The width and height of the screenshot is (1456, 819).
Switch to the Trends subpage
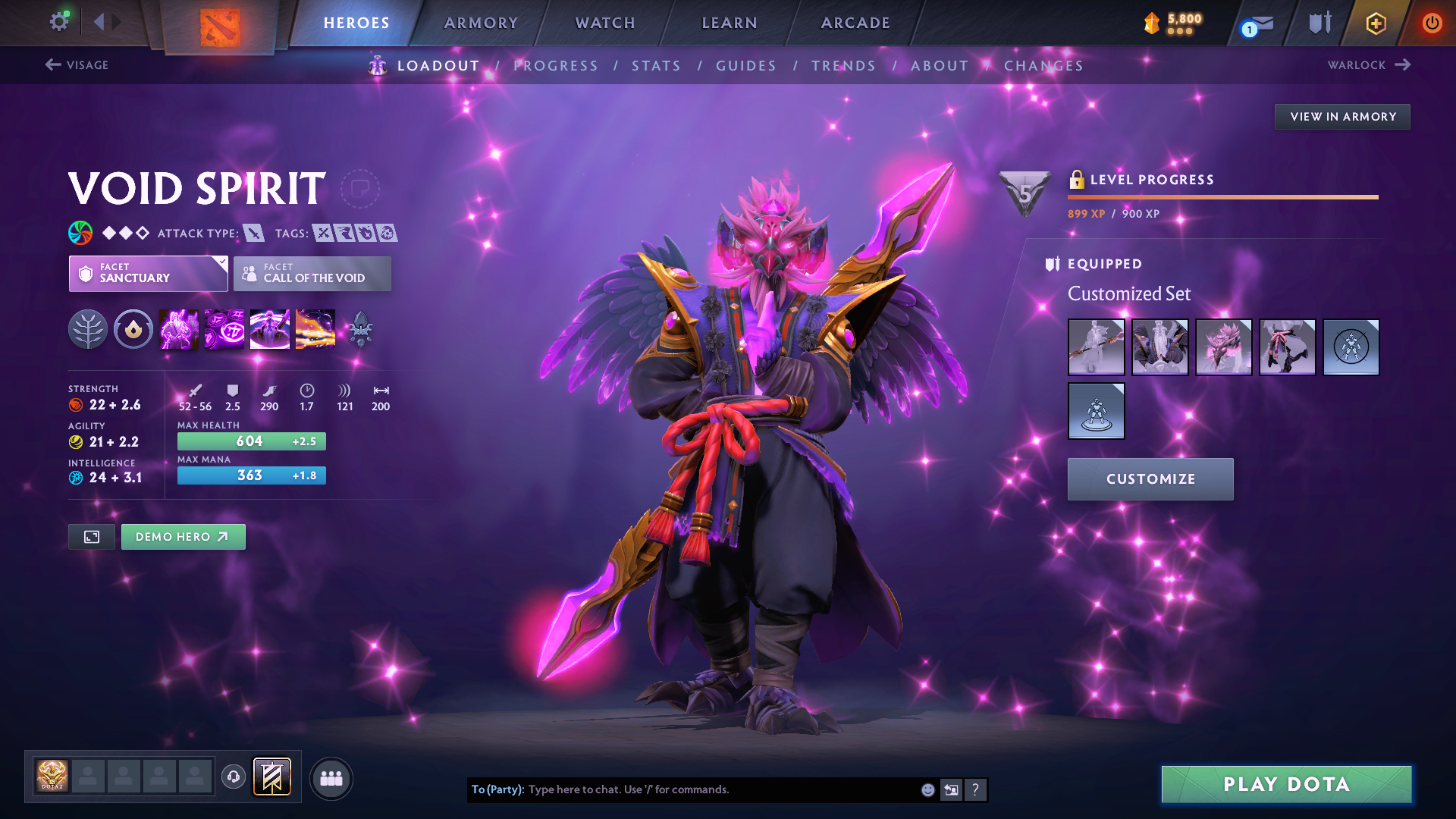pos(843,66)
